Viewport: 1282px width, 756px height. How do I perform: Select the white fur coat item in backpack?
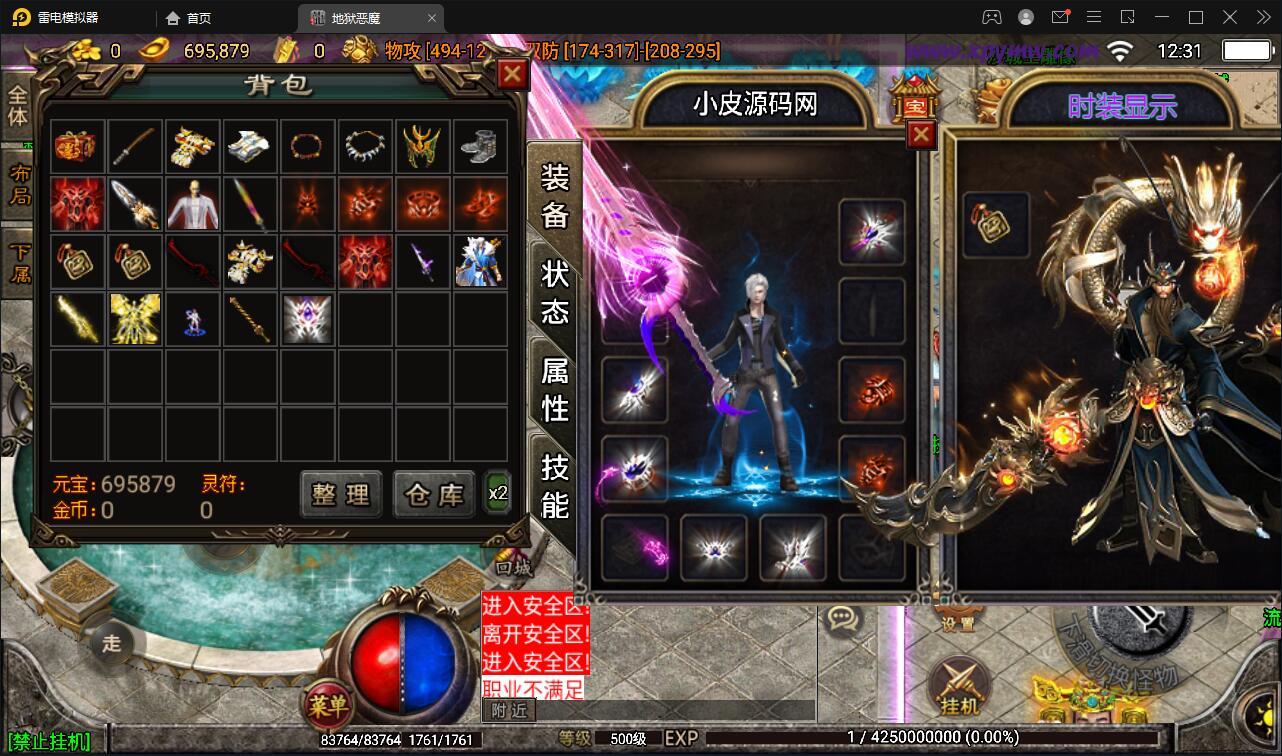click(x=193, y=203)
